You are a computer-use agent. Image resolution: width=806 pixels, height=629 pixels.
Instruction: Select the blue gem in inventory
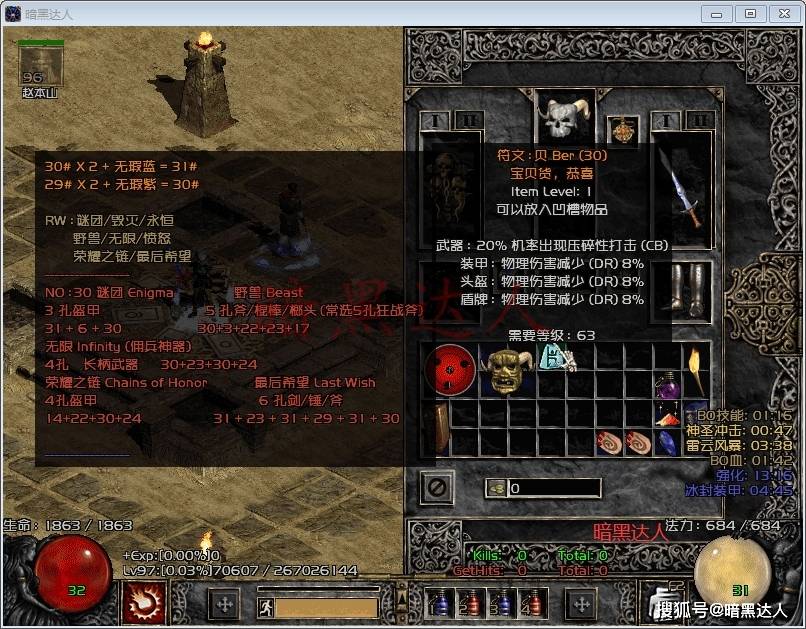click(667, 441)
